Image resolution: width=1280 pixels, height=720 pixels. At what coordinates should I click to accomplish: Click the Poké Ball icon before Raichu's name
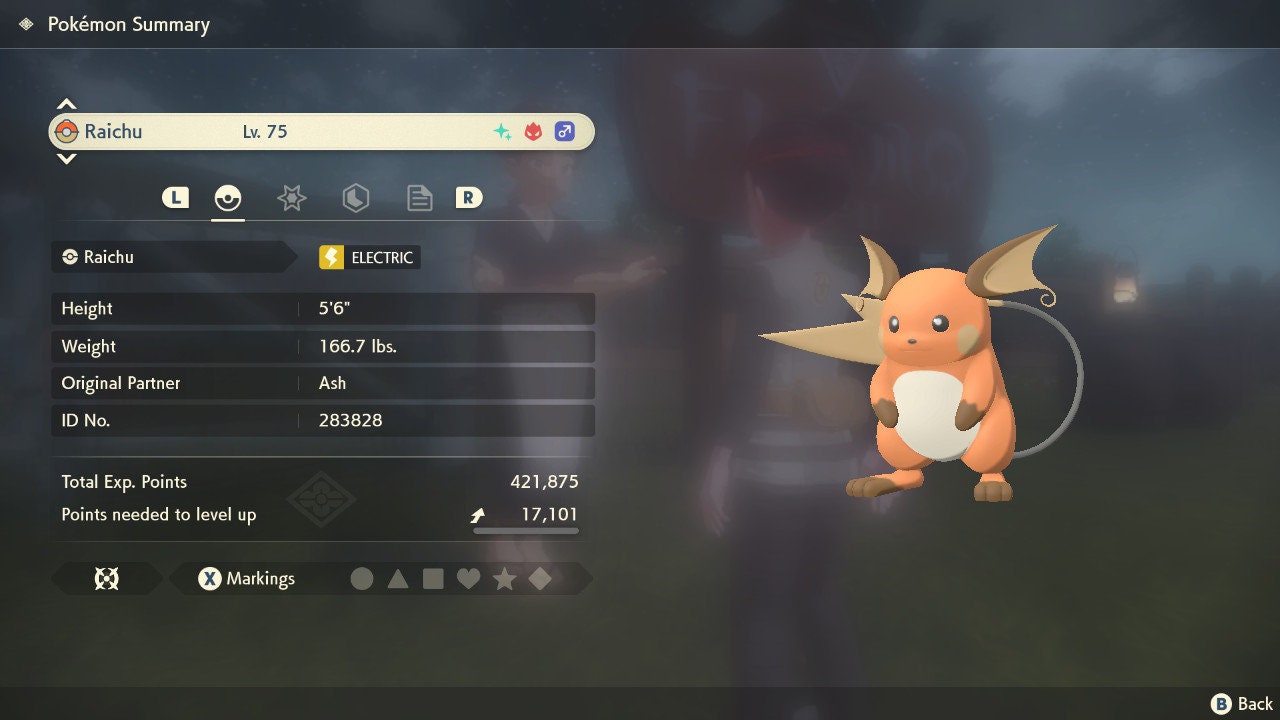pyautogui.click(x=68, y=131)
